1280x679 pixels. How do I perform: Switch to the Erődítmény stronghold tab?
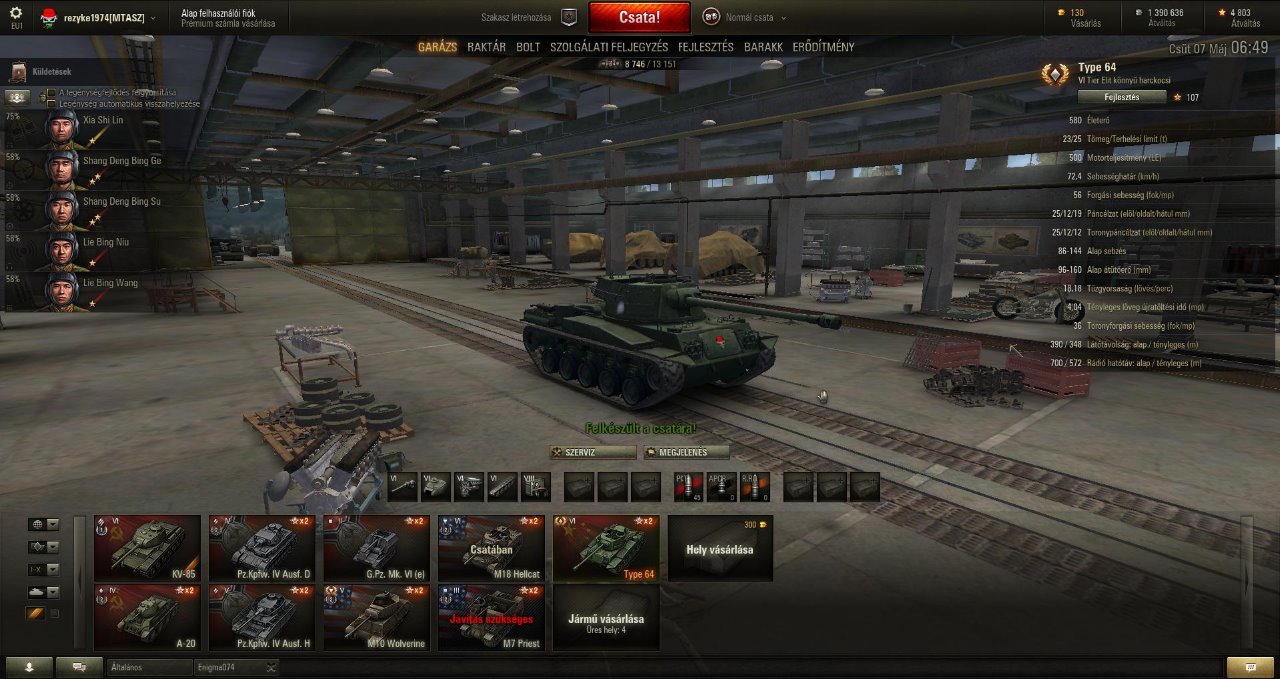(823, 47)
